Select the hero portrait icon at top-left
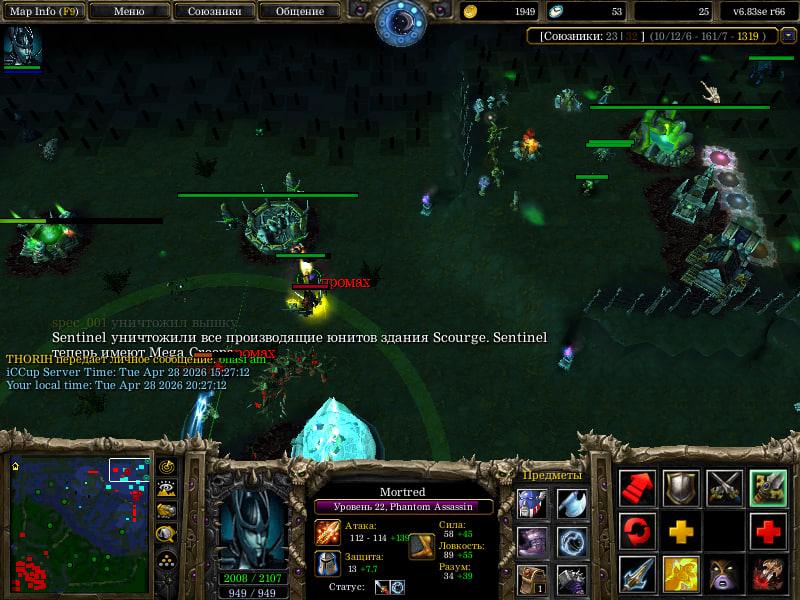Image resolution: width=800 pixels, height=600 pixels. 22,46
